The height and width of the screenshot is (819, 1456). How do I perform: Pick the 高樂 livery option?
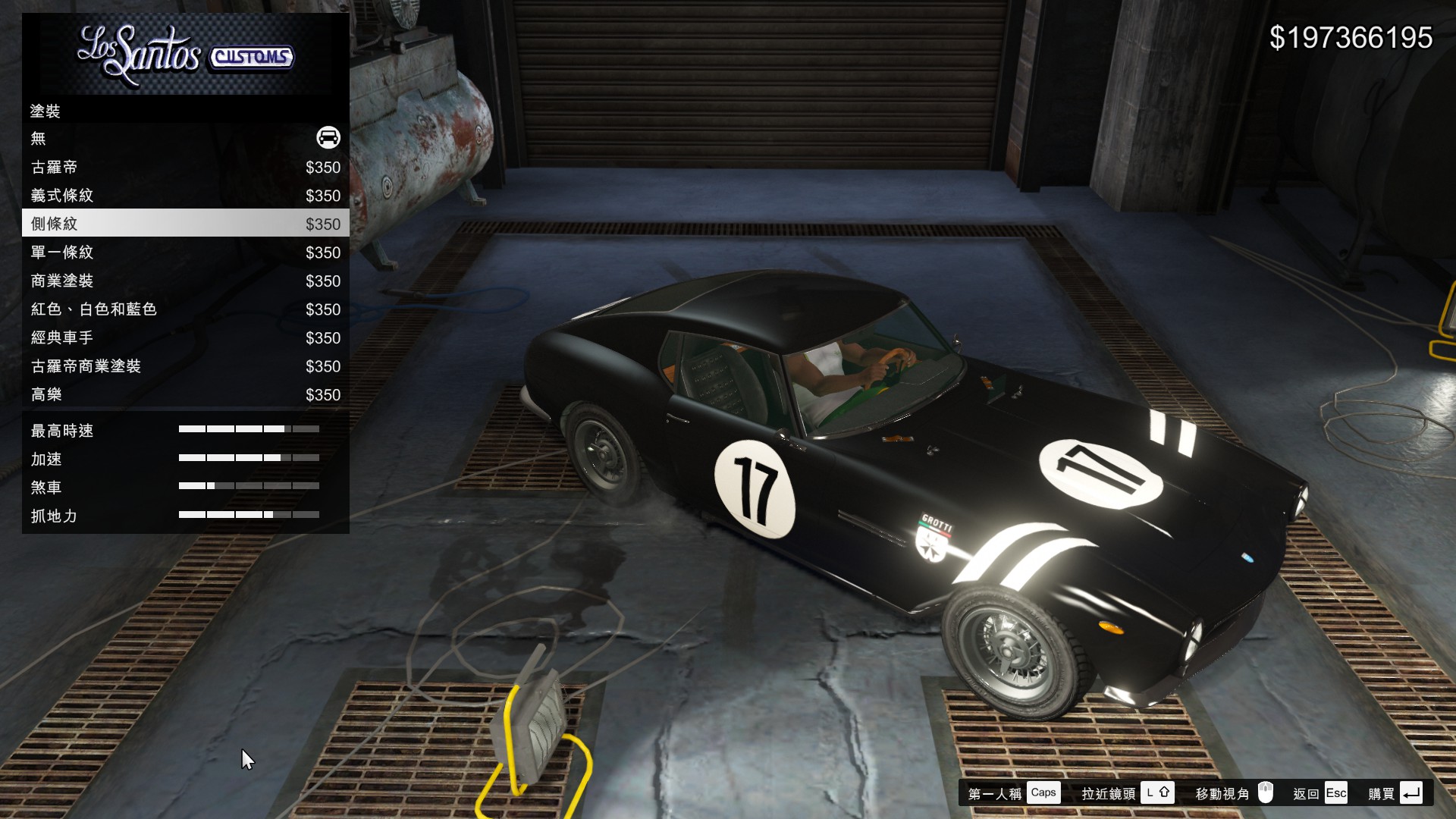pyautogui.click(x=185, y=394)
